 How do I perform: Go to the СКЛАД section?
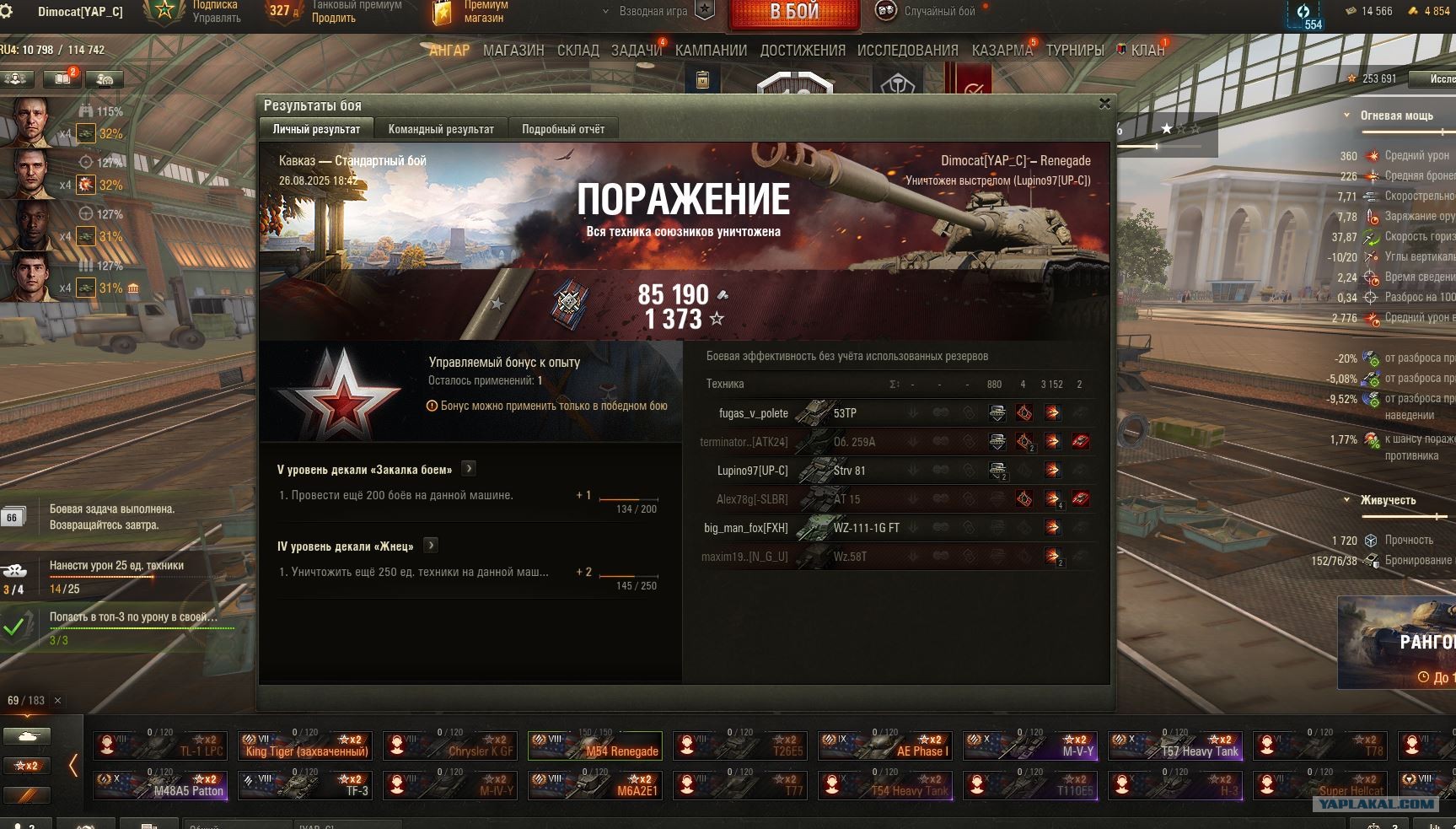[x=578, y=51]
